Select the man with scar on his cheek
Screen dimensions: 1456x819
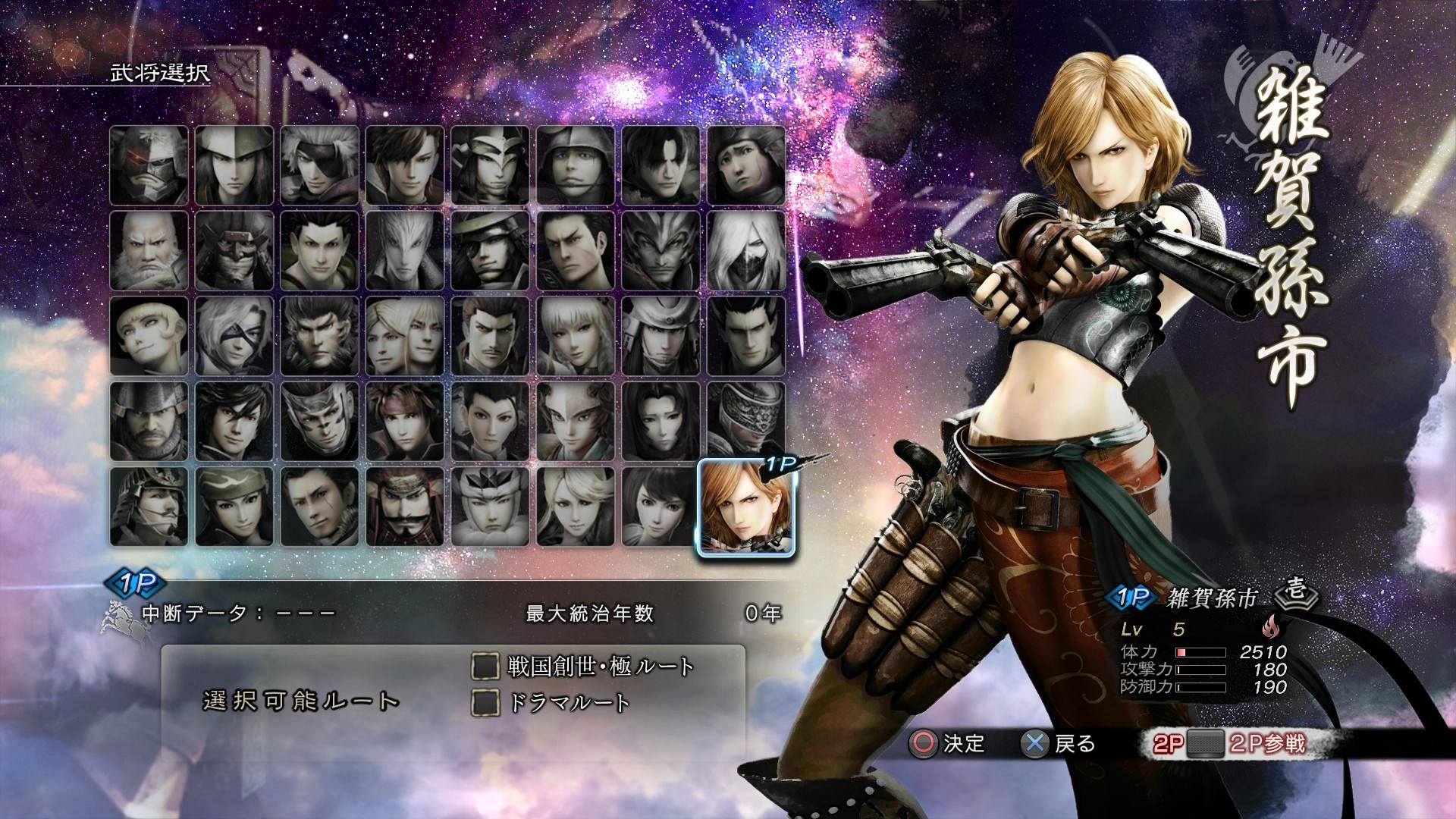319,507
